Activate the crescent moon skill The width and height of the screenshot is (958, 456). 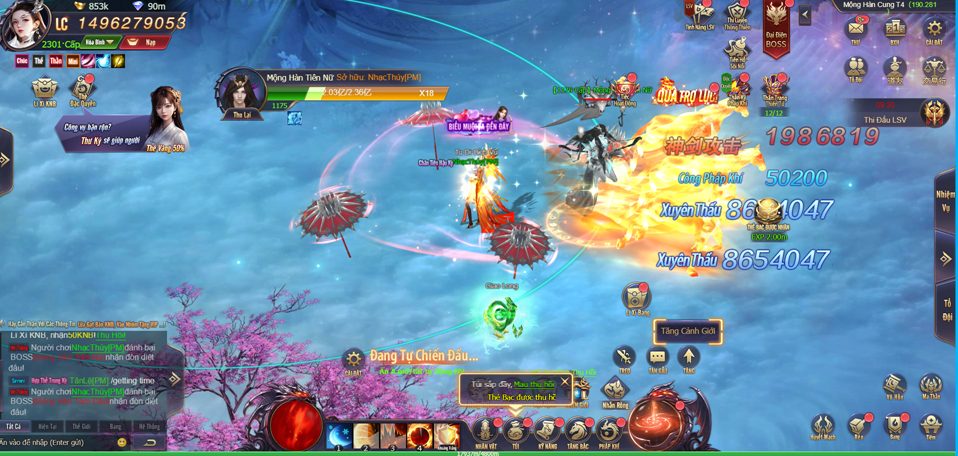[x=338, y=435]
